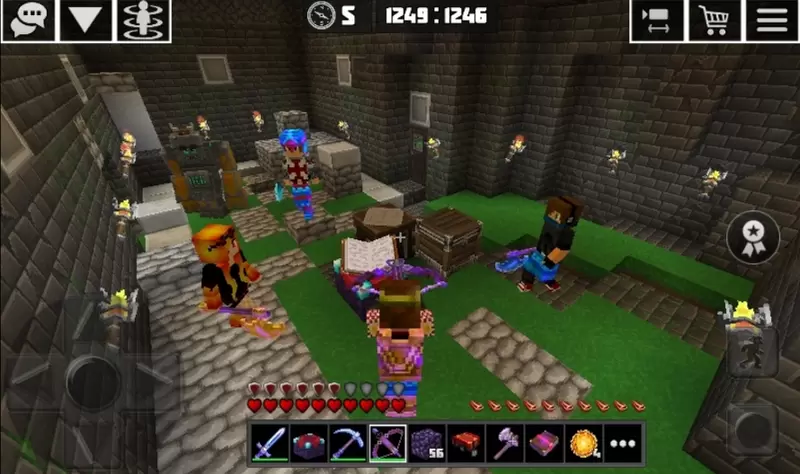Open the shopping cart store
Viewport: 800px width, 474px height.
point(714,20)
